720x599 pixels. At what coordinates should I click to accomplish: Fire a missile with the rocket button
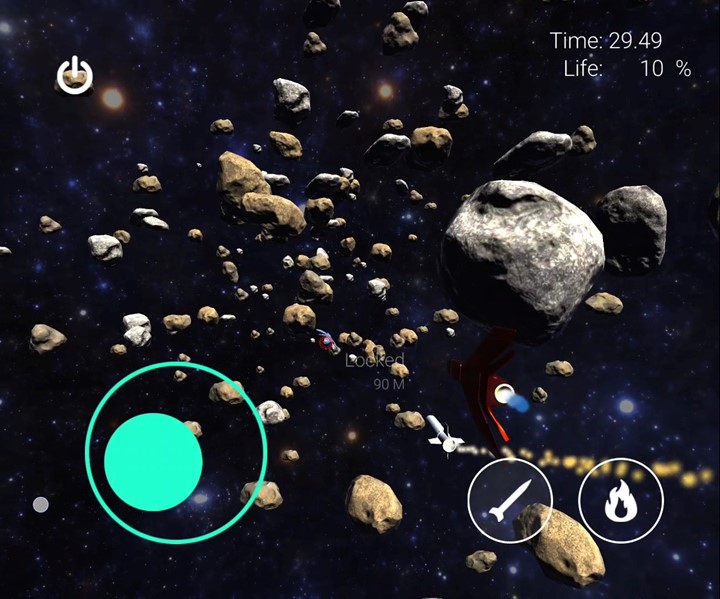coord(510,501)
